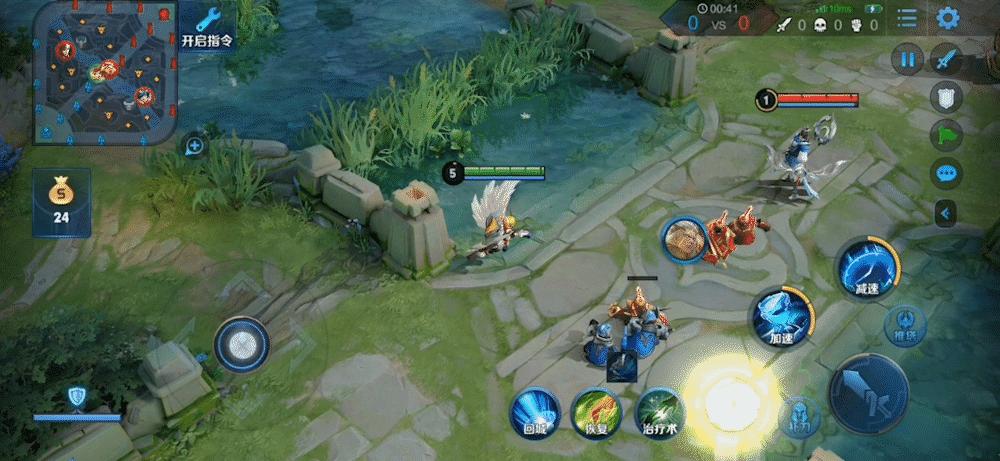Open the gold coin shop panel
1000x461 pixels.
coord(61,202)
